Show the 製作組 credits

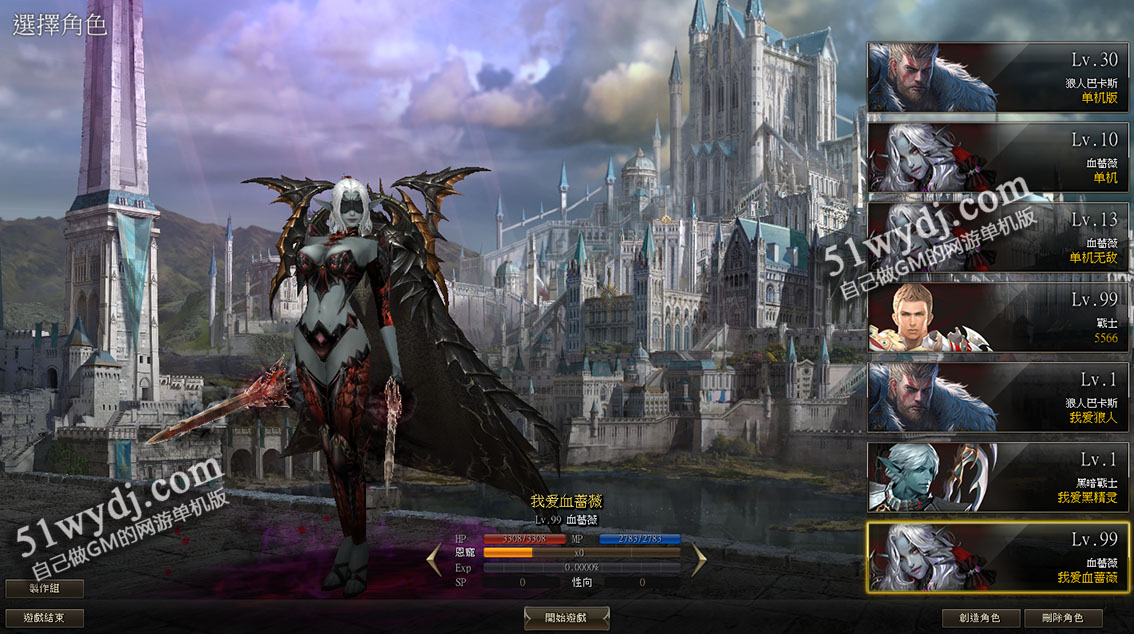pyautogui.click(x=44, y=588)
